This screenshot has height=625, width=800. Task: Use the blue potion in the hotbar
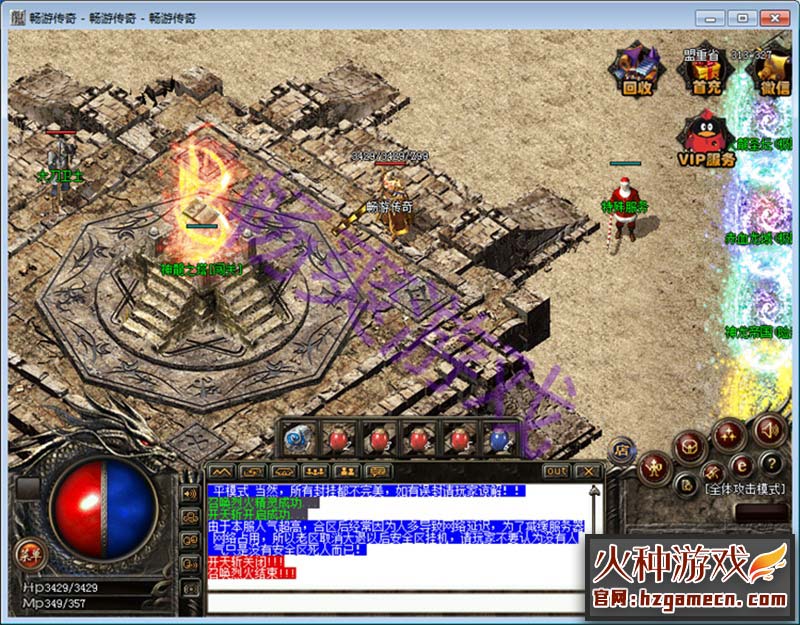(497, 438)
